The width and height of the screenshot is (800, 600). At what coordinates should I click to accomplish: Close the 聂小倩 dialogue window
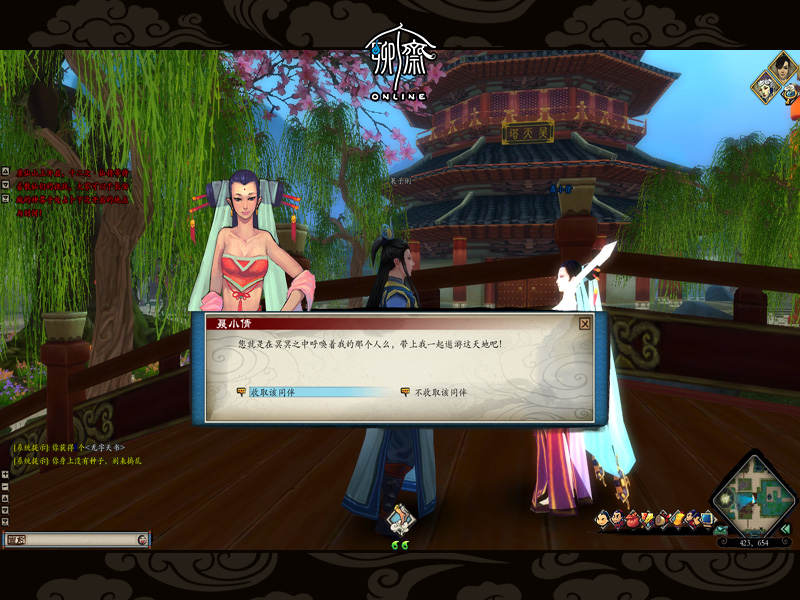tap(585, 323)
